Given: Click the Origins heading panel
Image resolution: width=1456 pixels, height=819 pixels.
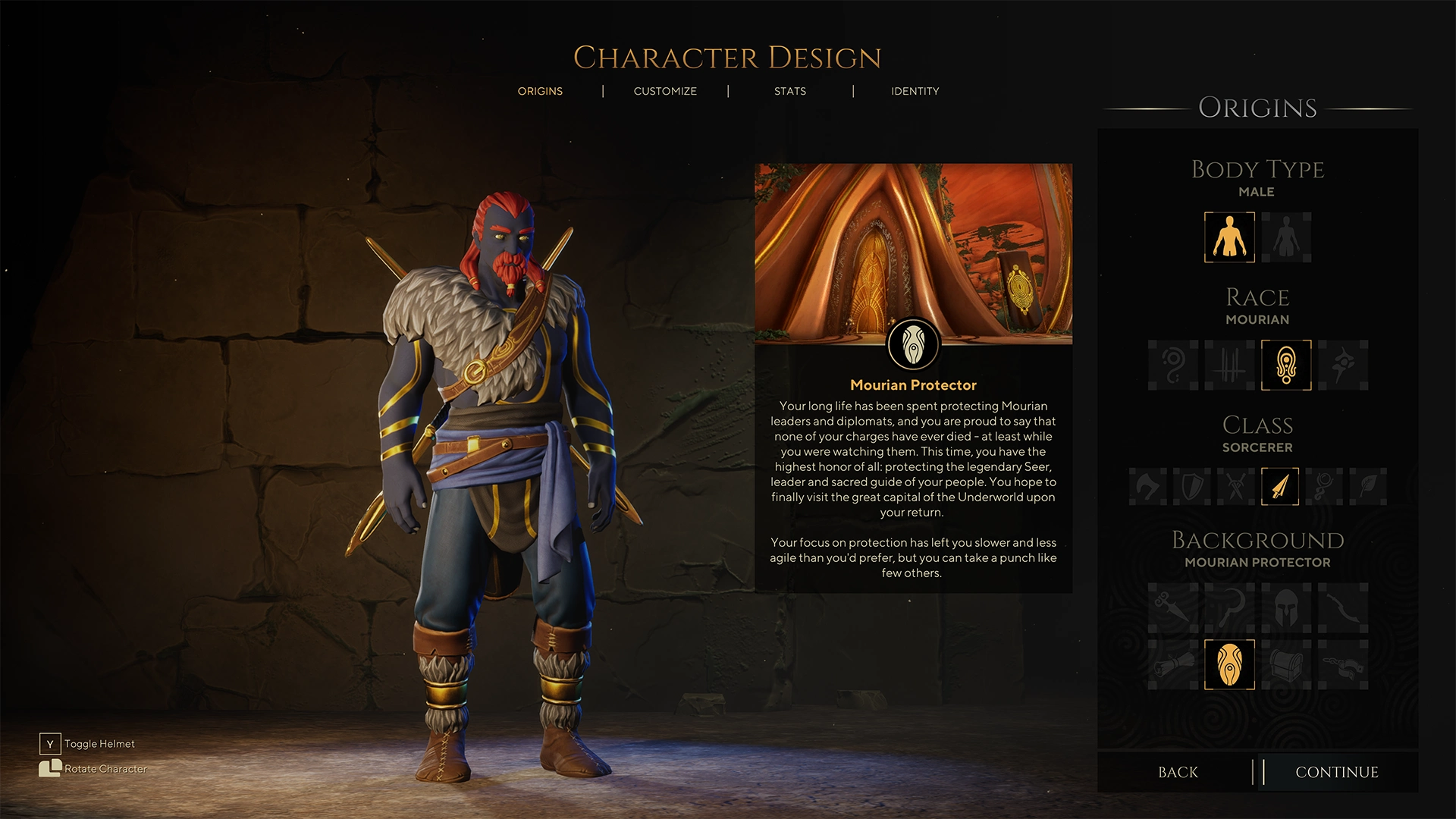Looking at the screenshot, I should (1257, 108).
